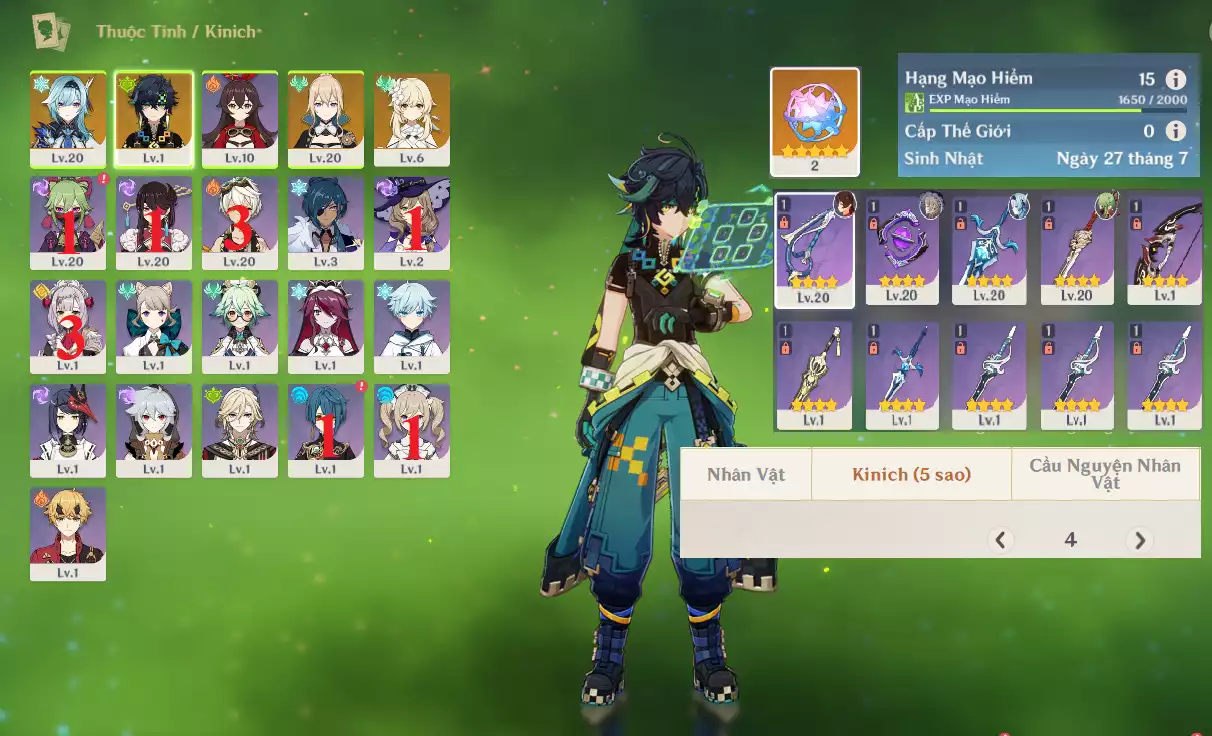Go to the previous page arrow
The height and width of the screenshot is (736, 1212).
pos(1000,540)
